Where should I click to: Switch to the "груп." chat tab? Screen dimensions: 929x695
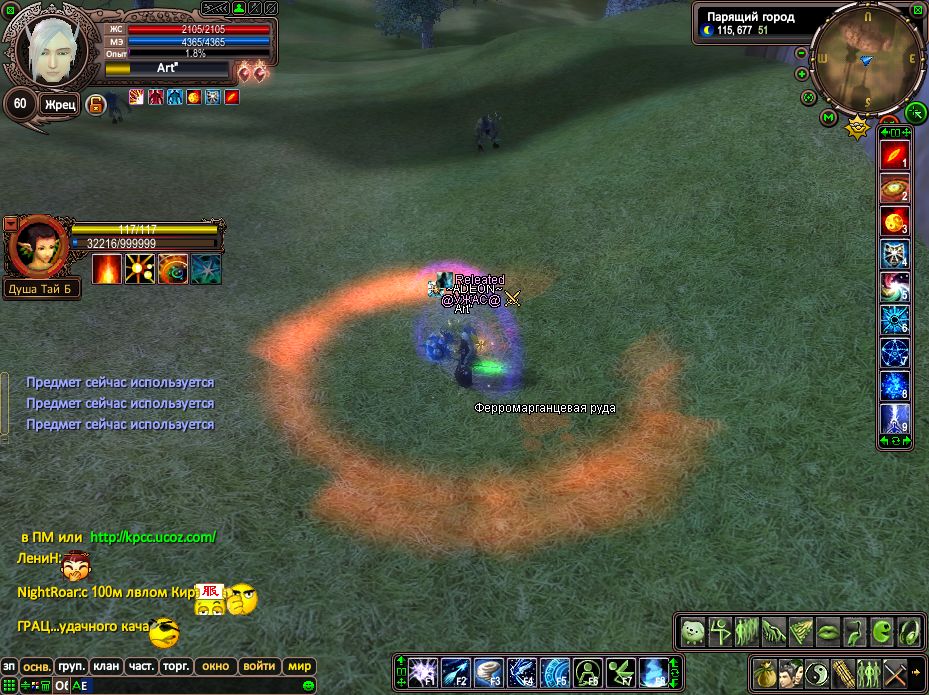tap(71, 666)
